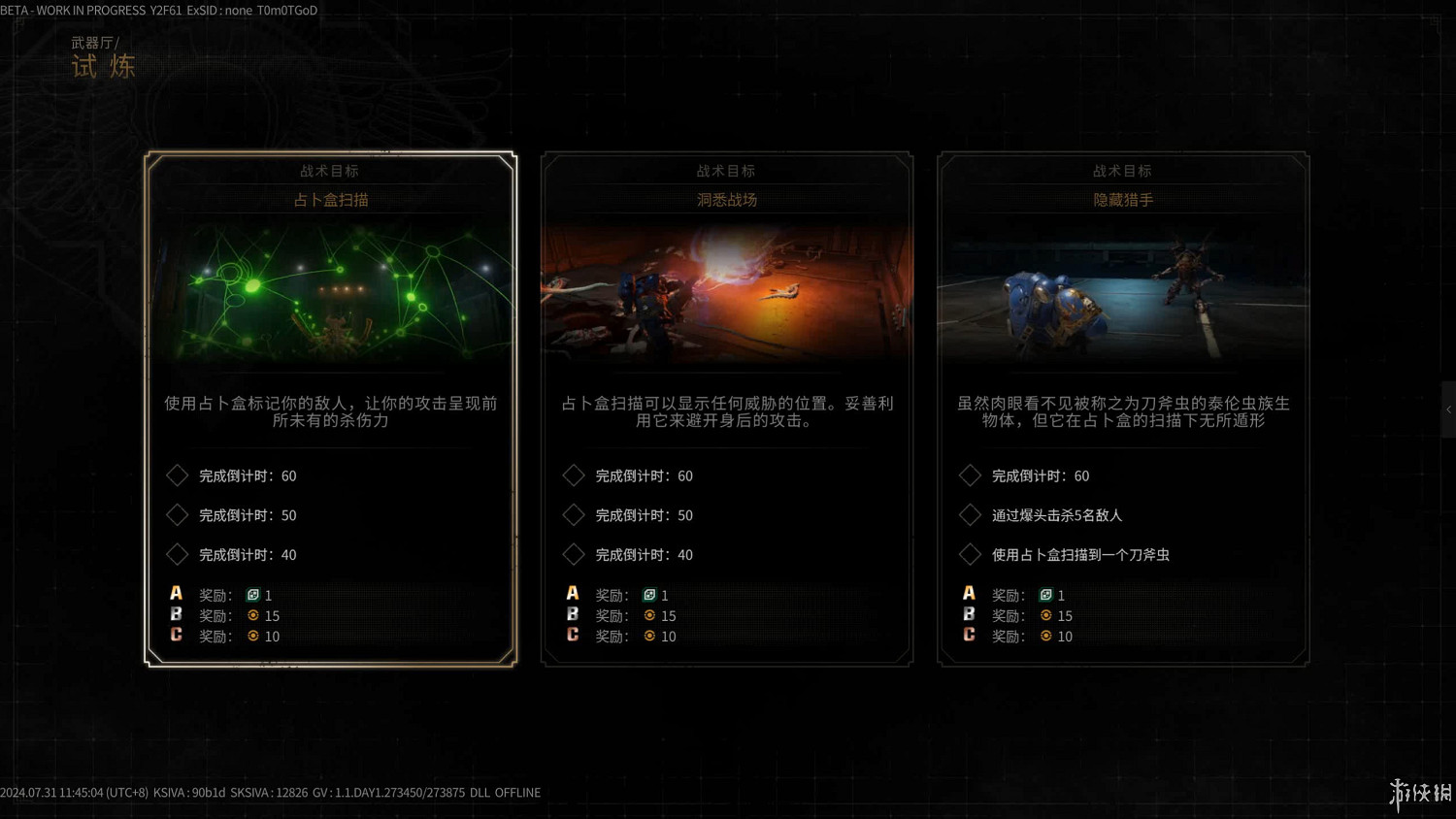This screenshot has height=819, width=1456.
Task: Toggle the diamond marker for 完成倒计时：60 on 占卜盒扫描
Action: coord(178,475)
